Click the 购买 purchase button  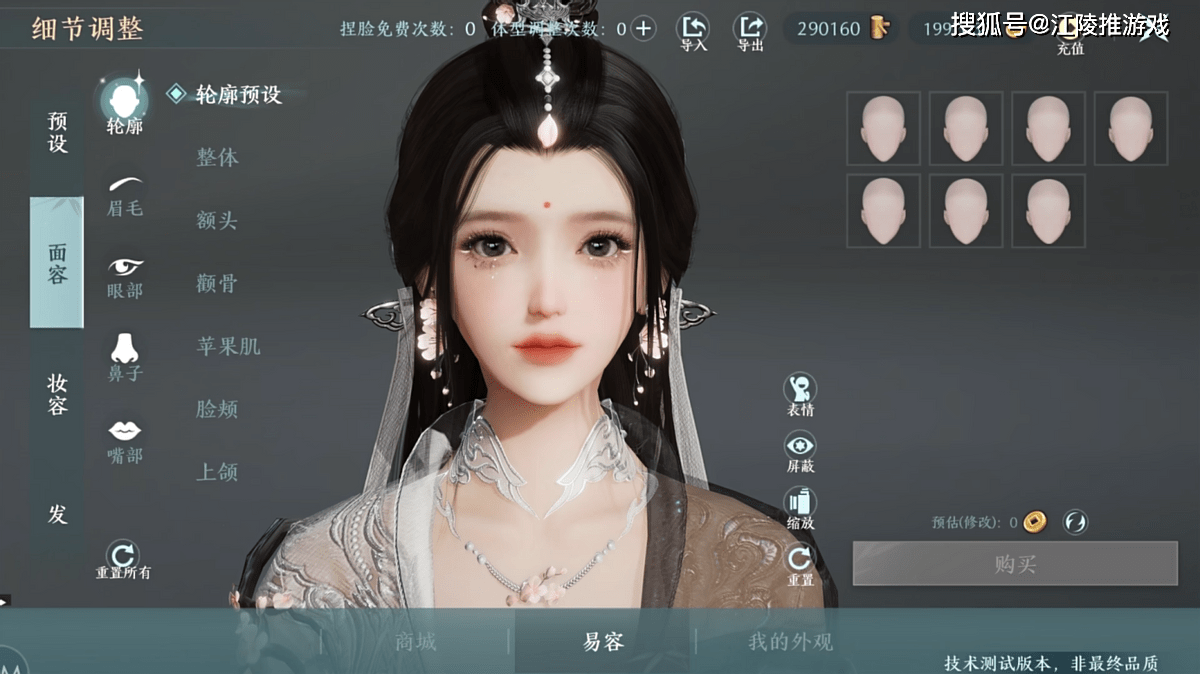click(x=1015, y=564)
